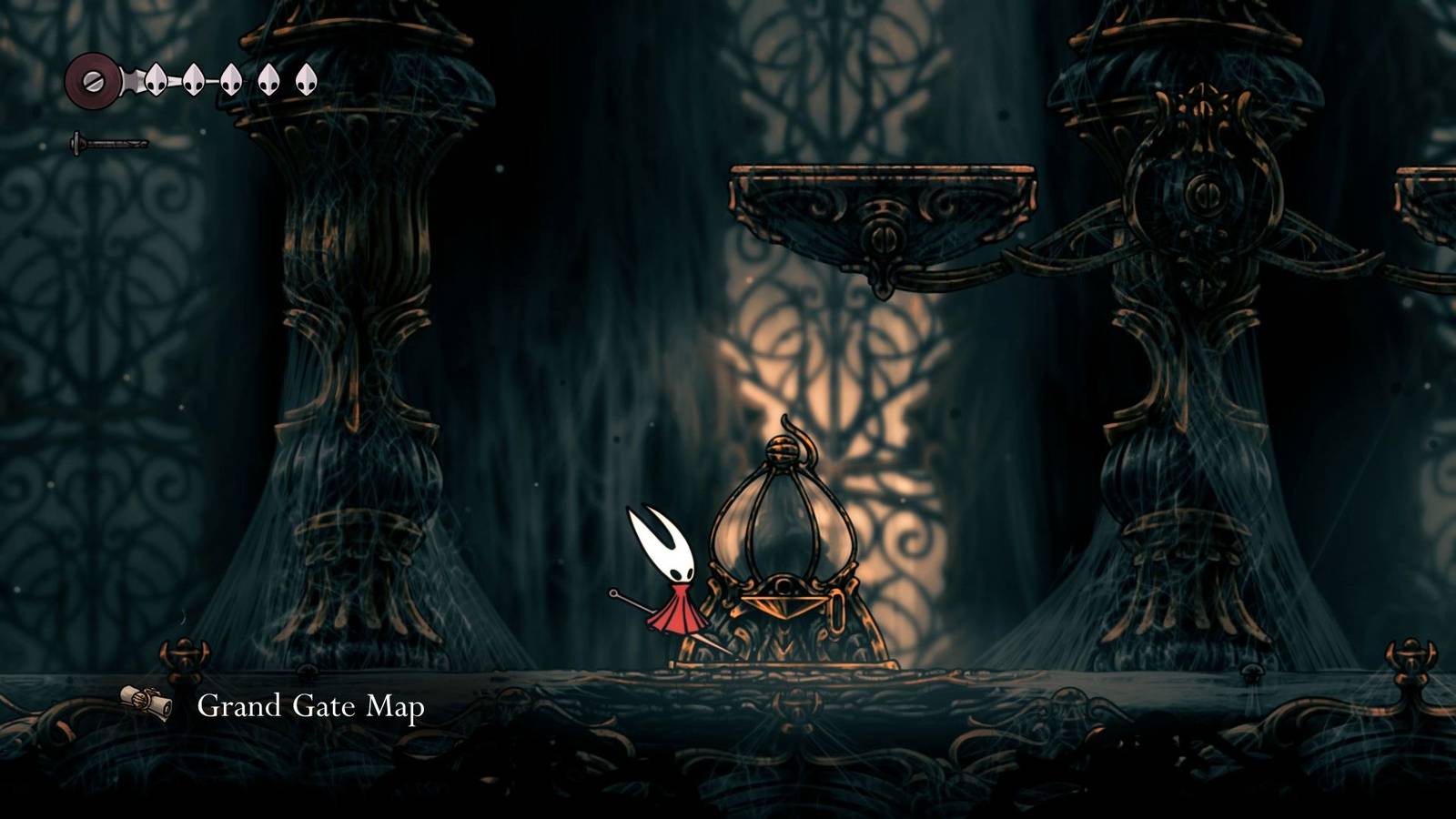Click the silk spool gauge icon
The height and width of the screenshot is (819, 1456).
tap(91, 82)
